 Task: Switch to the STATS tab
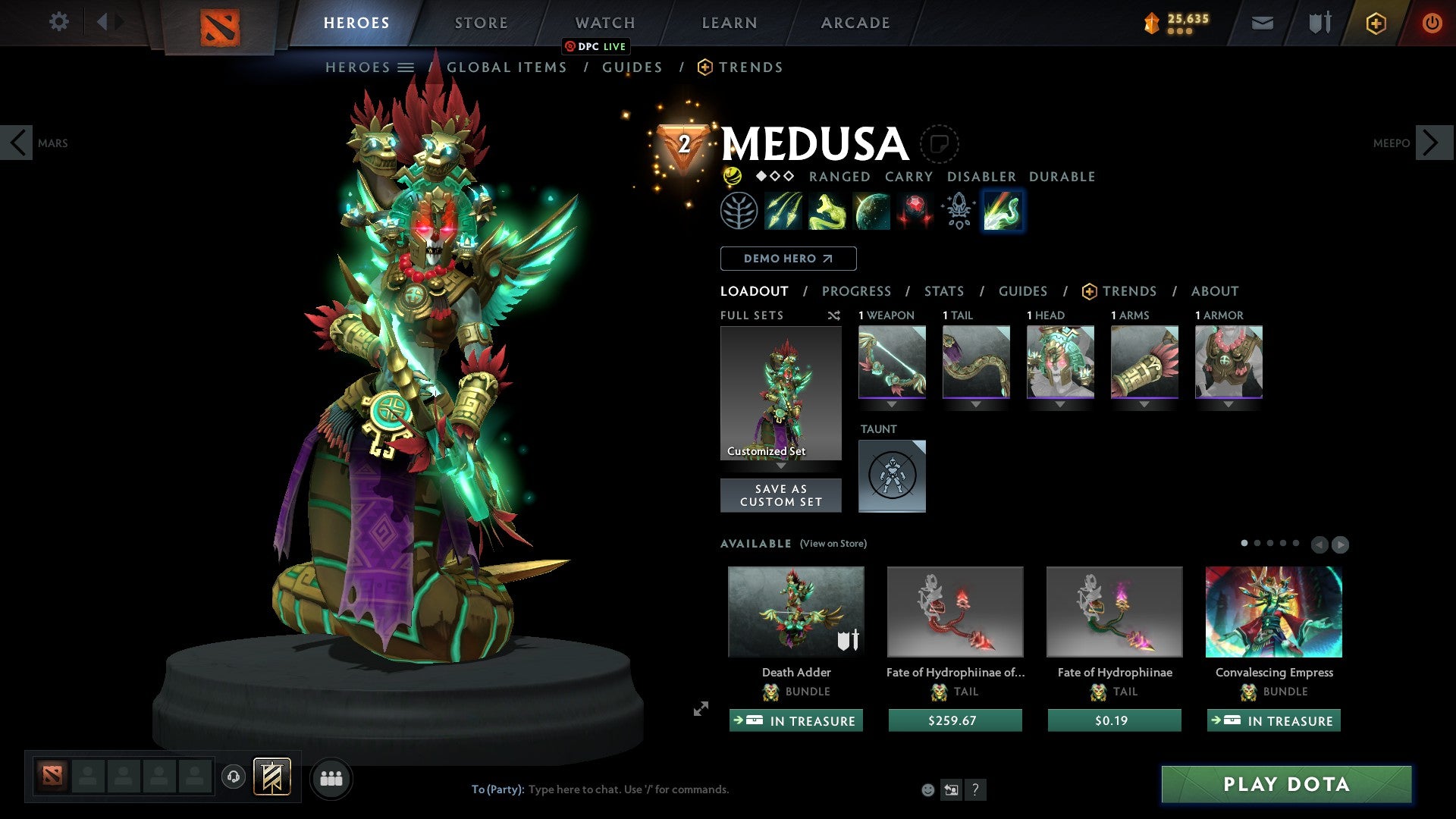pyautogui.click(x=944, y=290)
